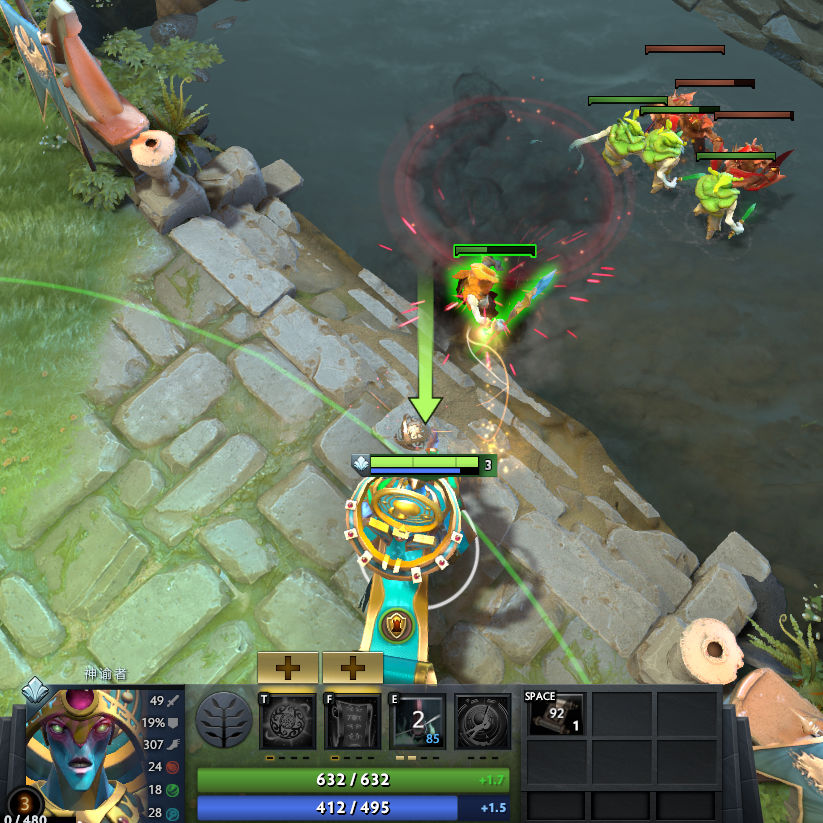Open the talent tree icon
823x823 pixels.
[x=224, y=720]
